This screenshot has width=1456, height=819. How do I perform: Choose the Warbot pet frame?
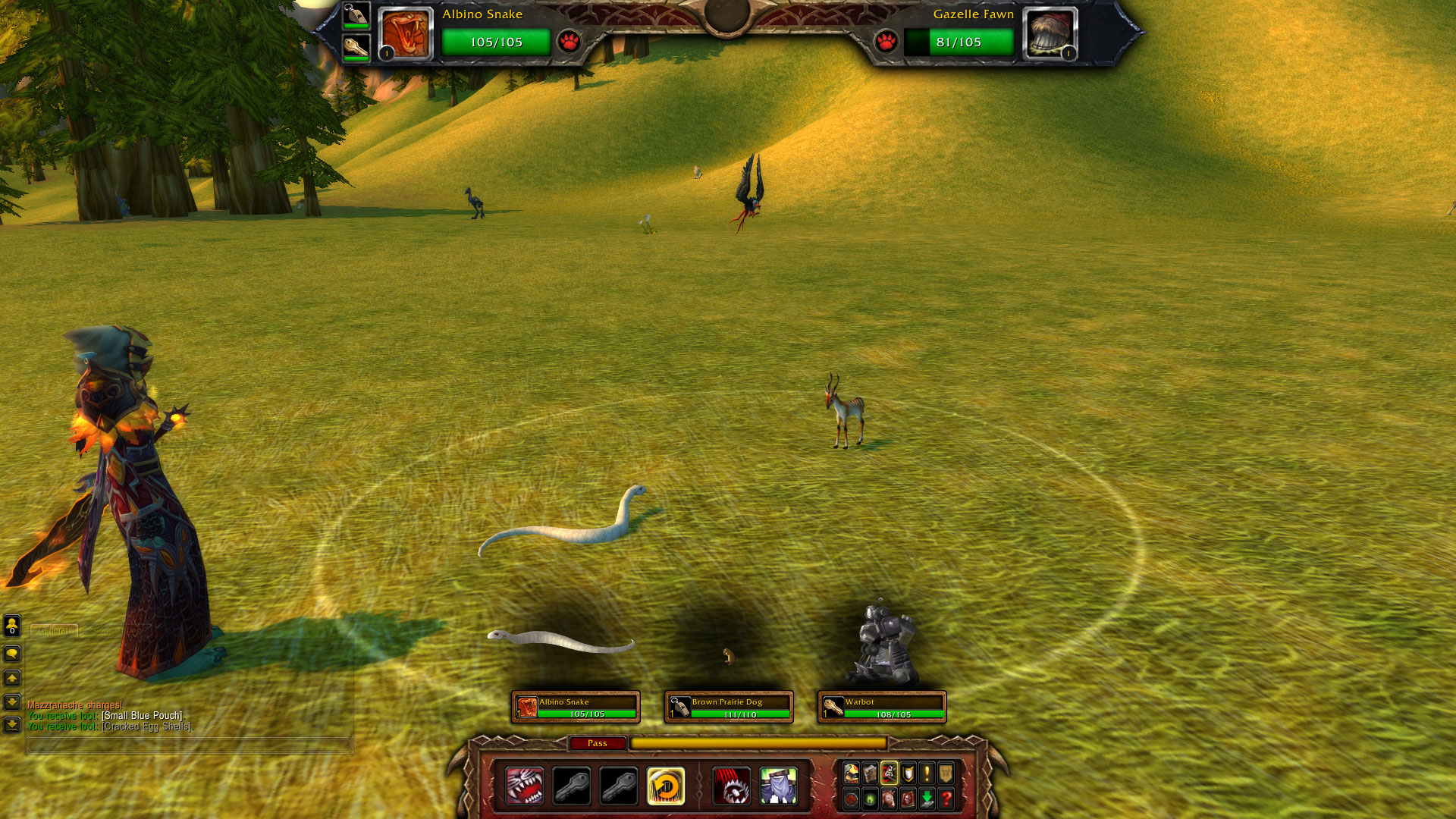(882, 707)
